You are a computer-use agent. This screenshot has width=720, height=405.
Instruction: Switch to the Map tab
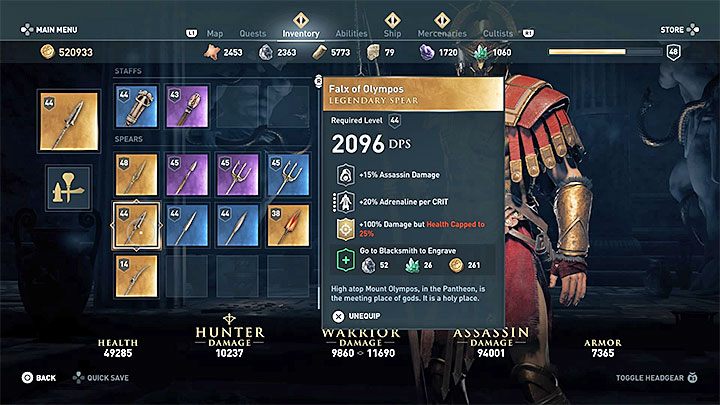click(x=217, y=33)
